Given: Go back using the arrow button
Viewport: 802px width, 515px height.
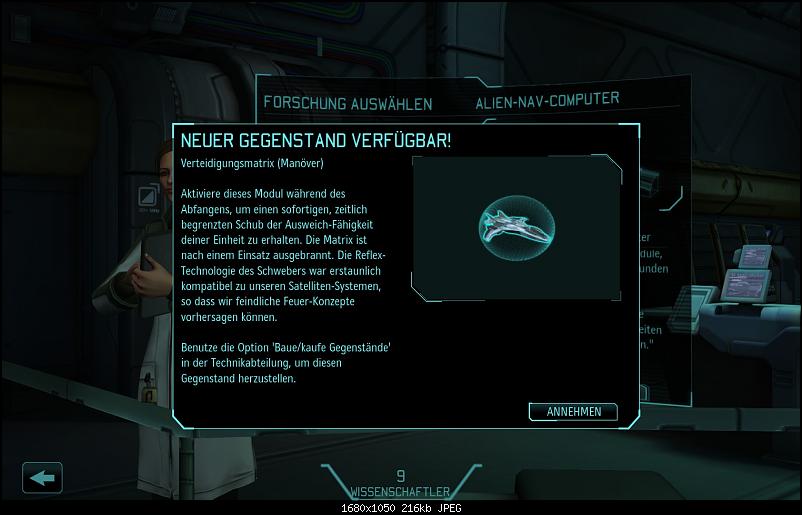Looking at the screenshot, I should 42,477.
